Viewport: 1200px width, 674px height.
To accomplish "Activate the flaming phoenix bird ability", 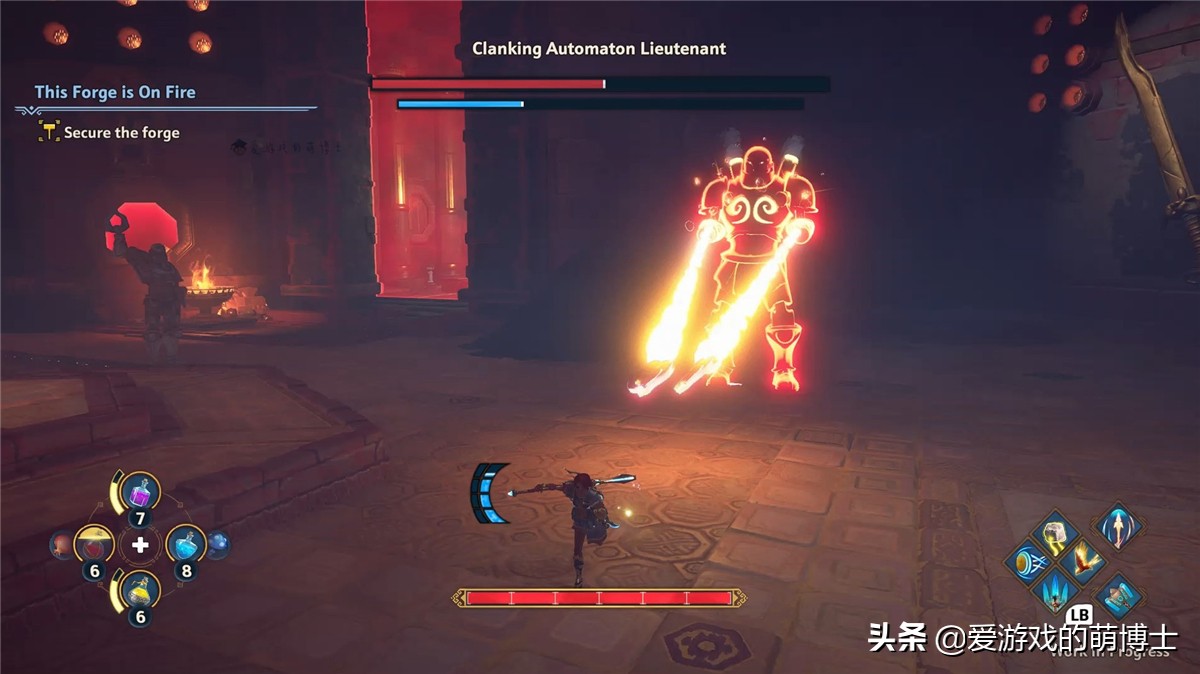I will pyautogui.click(x=1085, y=559).
